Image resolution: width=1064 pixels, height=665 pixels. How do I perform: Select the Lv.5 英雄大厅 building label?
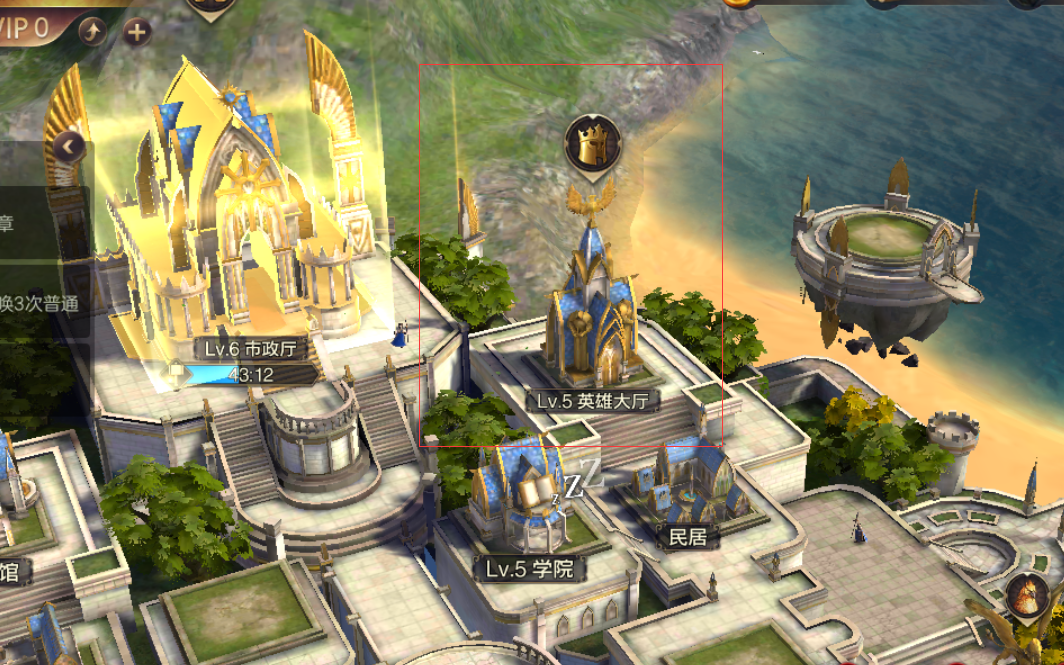593,401
